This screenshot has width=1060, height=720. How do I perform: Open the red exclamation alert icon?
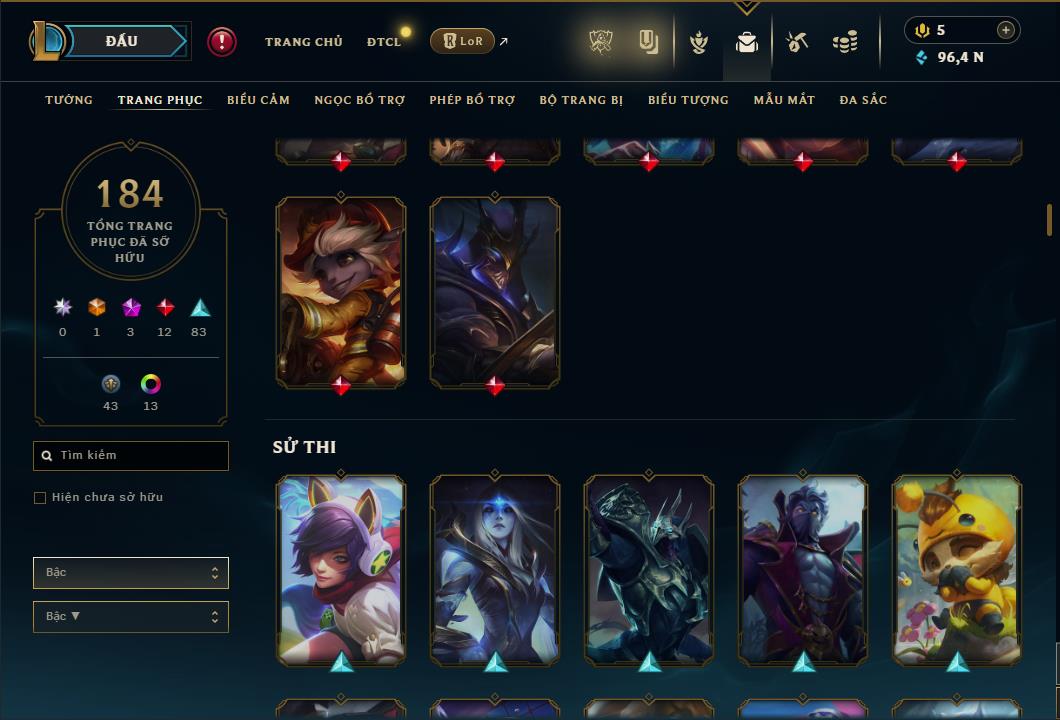222,41
